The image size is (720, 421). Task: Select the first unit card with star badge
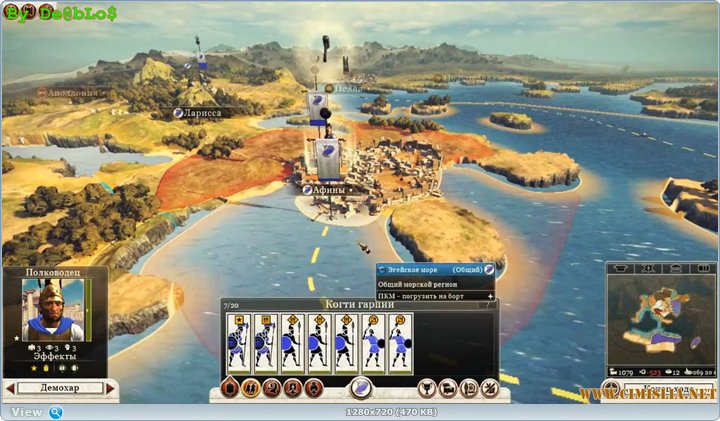[x=239, y=344]
